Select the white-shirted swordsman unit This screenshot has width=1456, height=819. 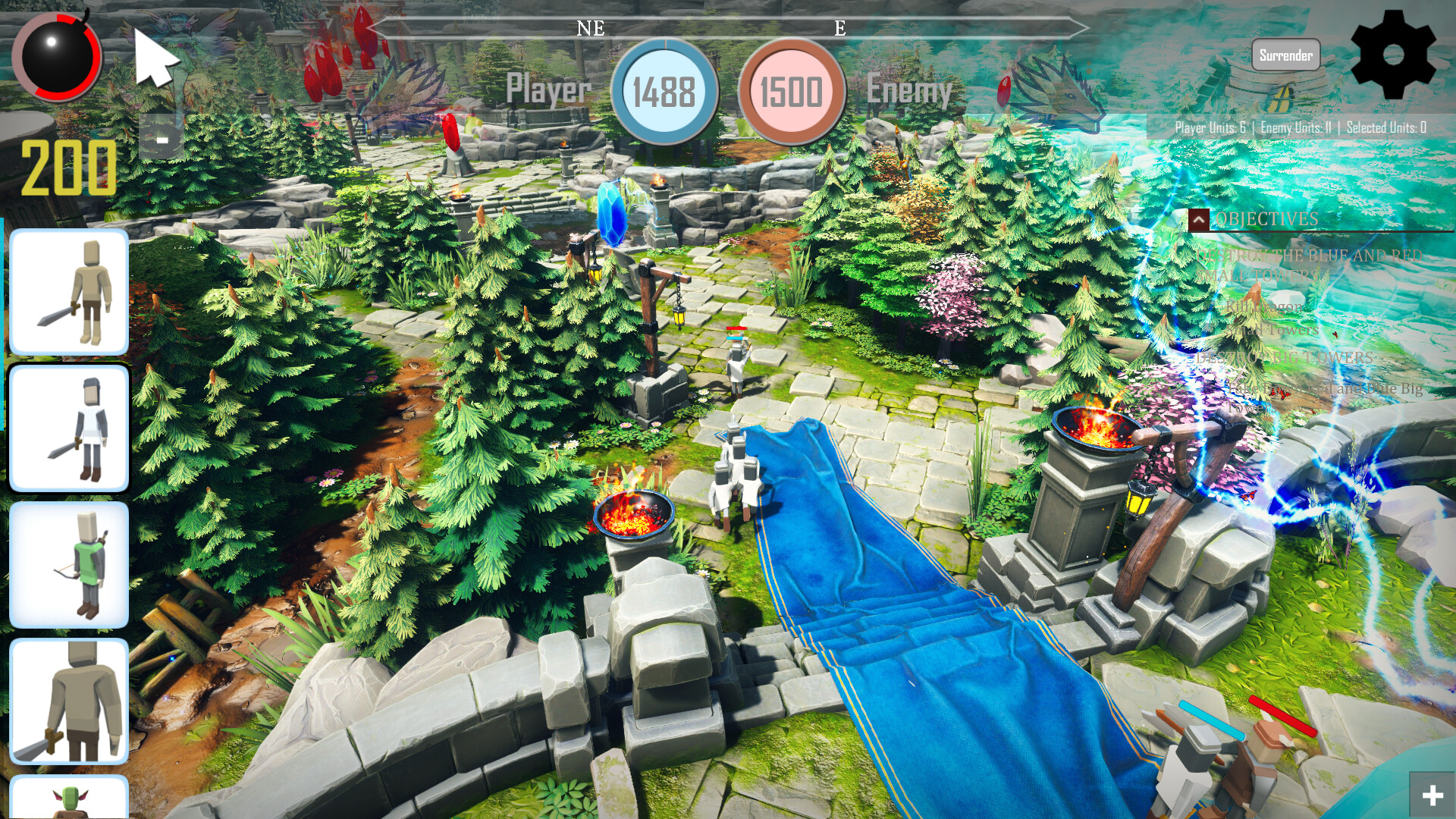(x=69, y=427)
